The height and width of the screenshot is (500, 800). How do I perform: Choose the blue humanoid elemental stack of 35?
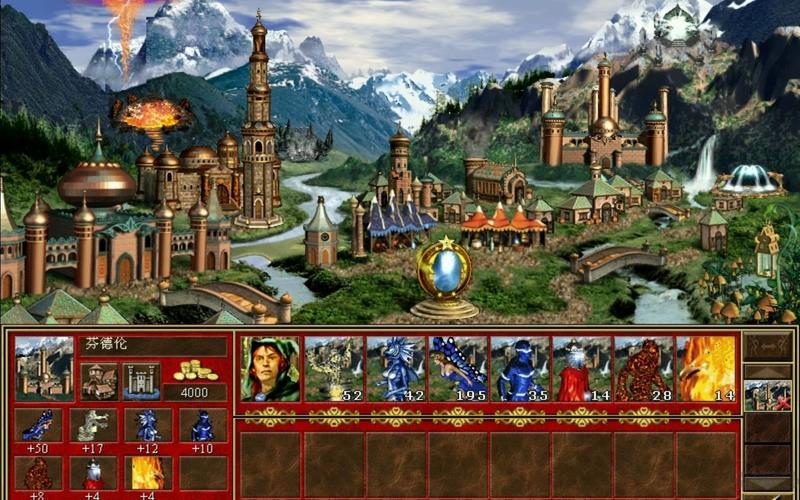520,368
